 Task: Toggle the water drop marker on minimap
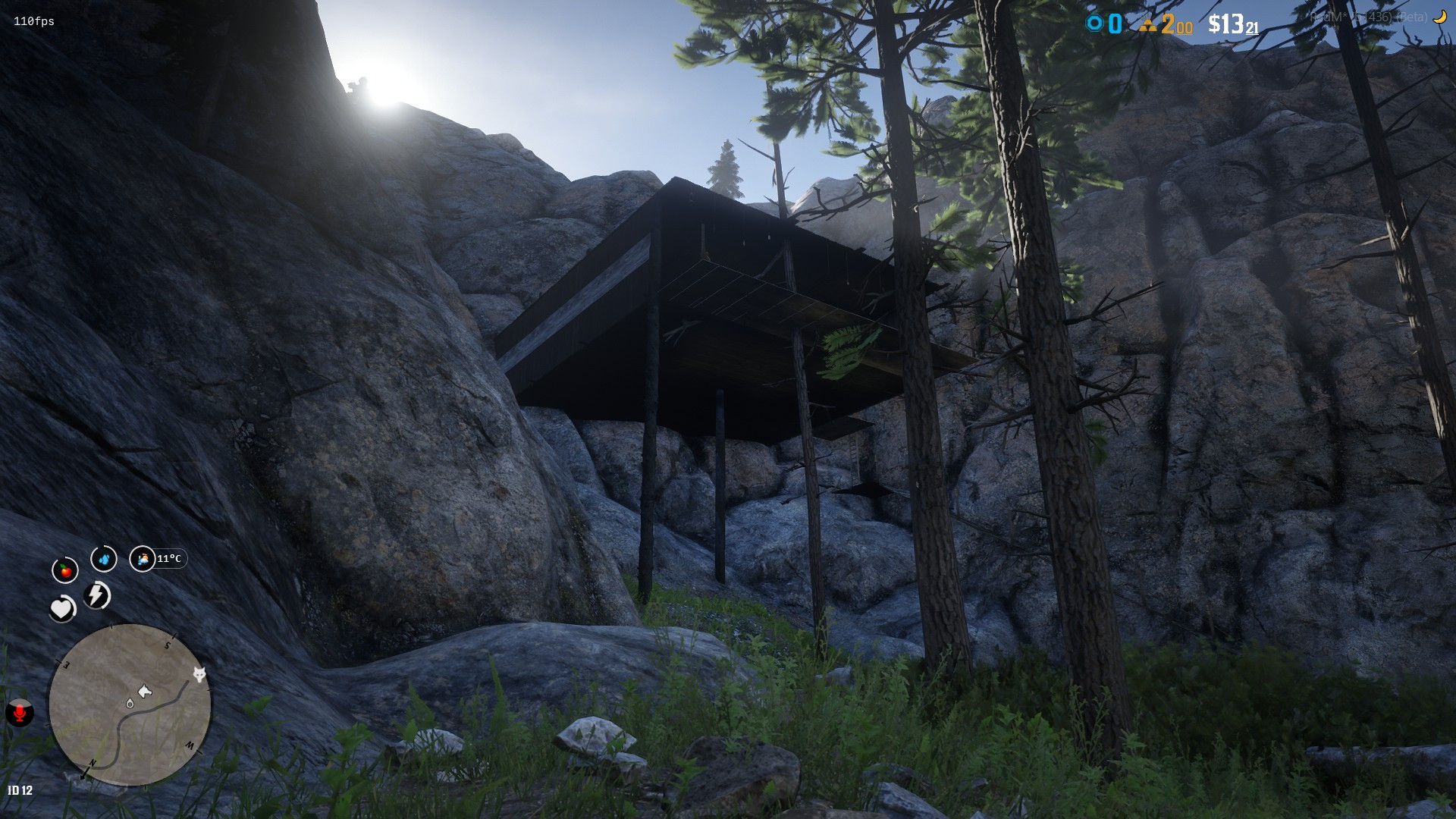[x=130, y=704]
